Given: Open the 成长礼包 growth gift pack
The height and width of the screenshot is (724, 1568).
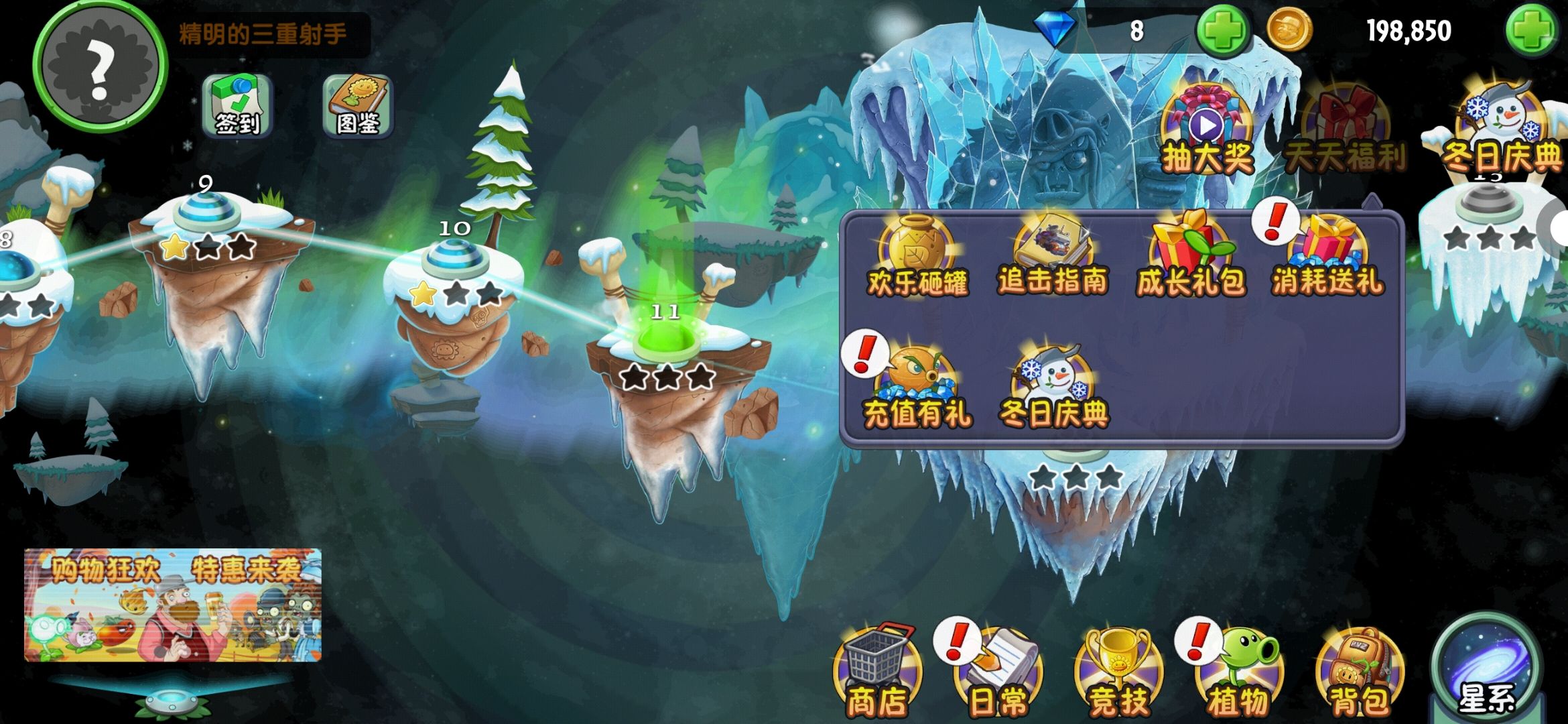Looking at the screenshot, I should point(1190,256).
